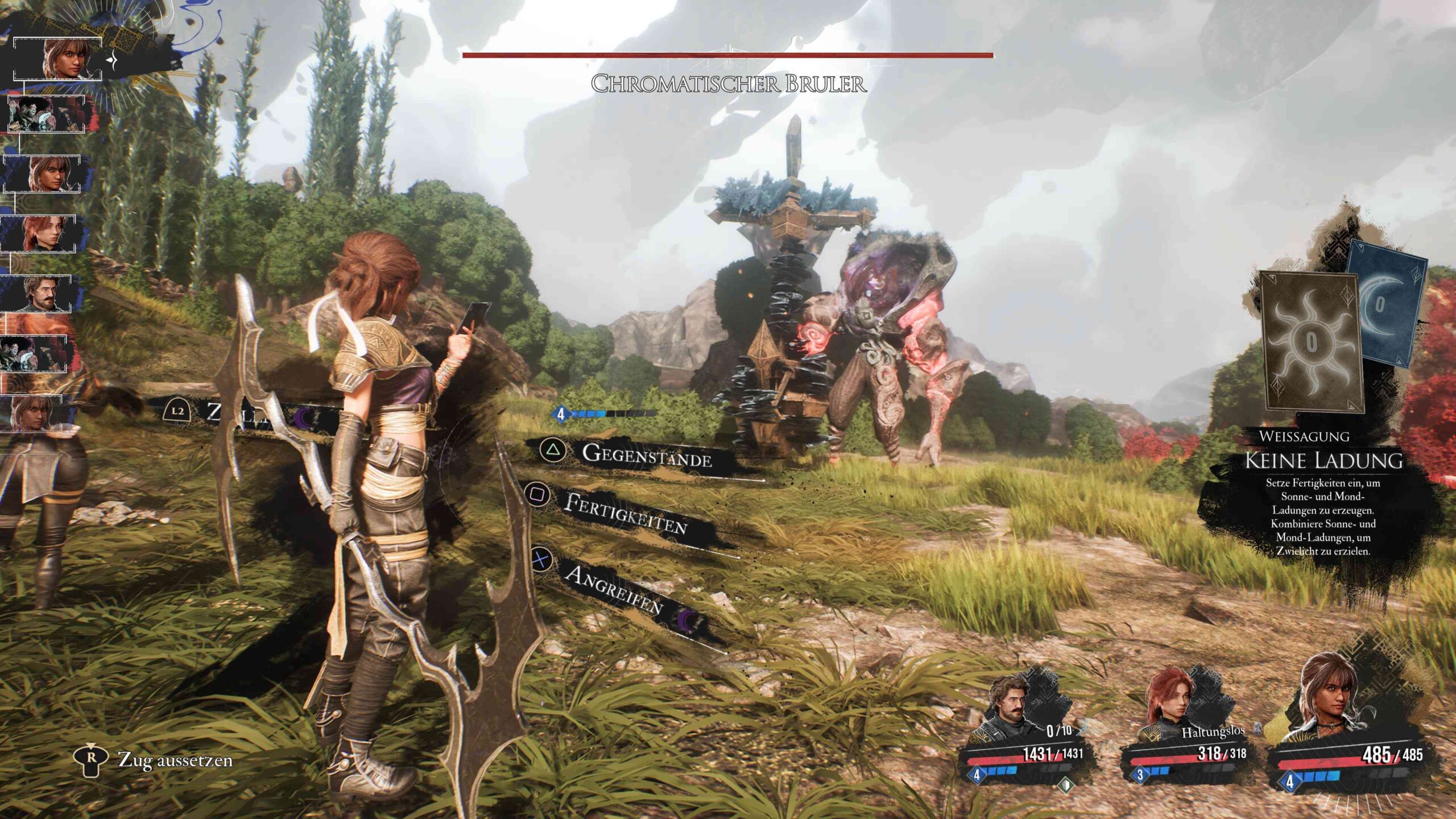Open the Fertigkeiten skills menu

tap(626, 513)
